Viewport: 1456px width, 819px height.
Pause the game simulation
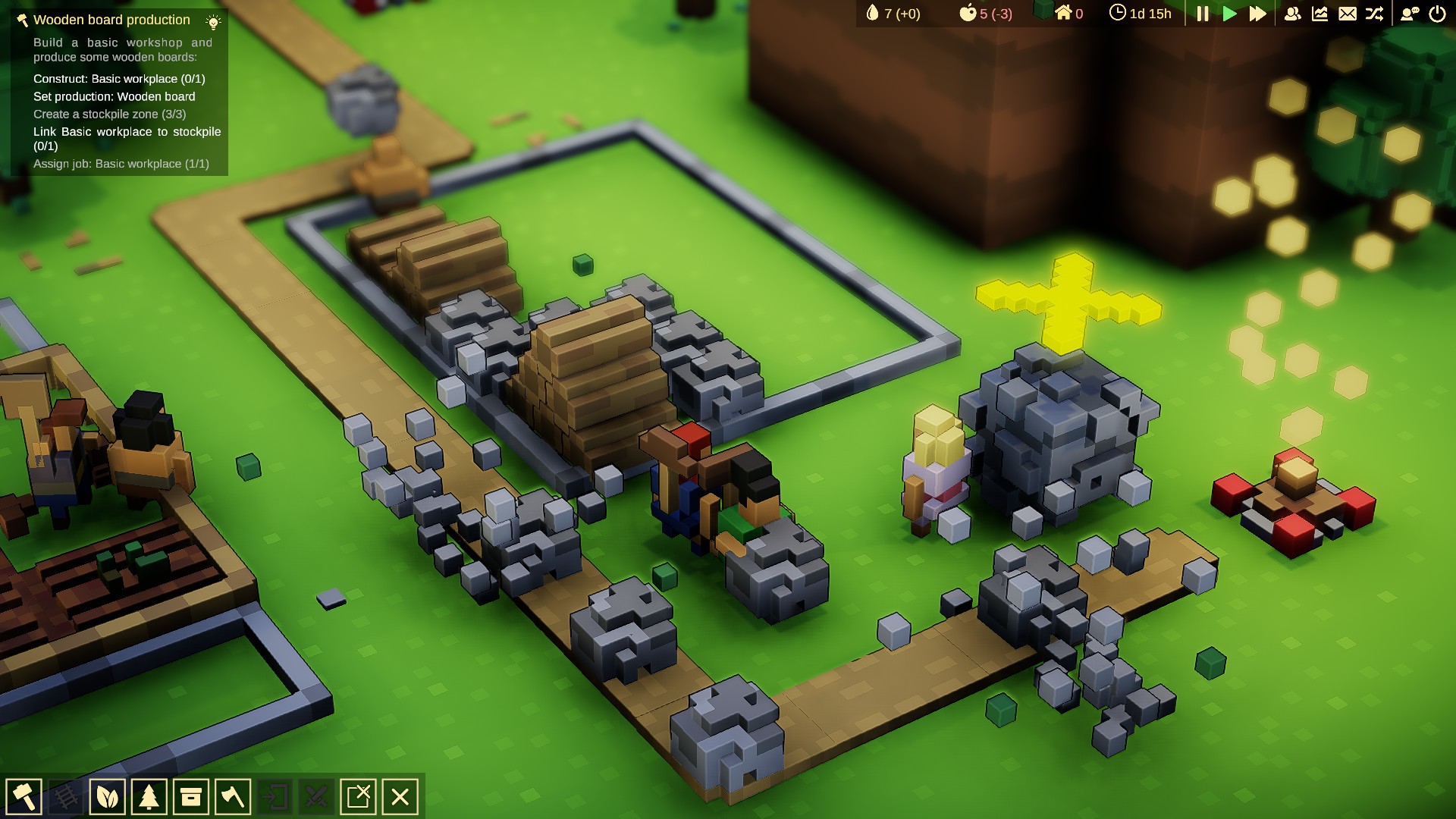[x=1203, y=13]
